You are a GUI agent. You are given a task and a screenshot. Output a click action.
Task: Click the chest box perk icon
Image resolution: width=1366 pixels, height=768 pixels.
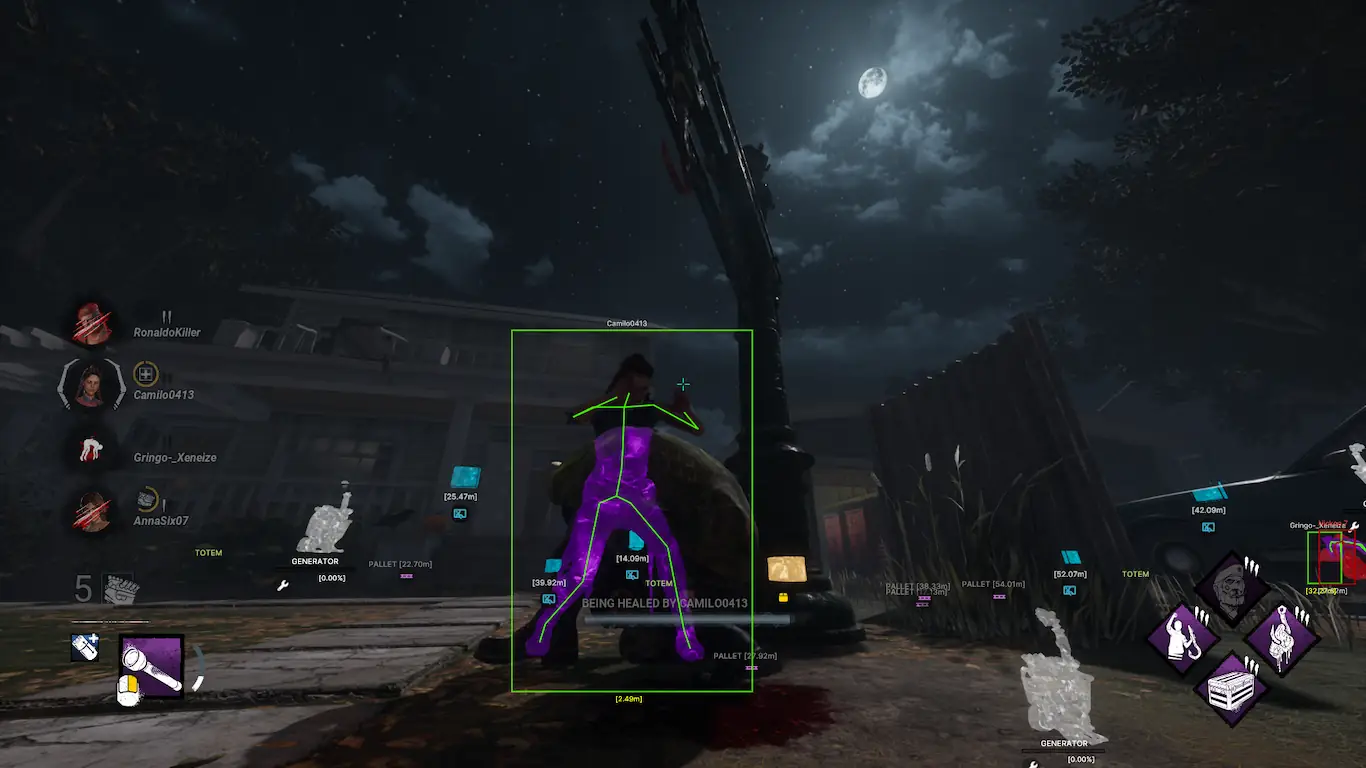pos(1231,688)
